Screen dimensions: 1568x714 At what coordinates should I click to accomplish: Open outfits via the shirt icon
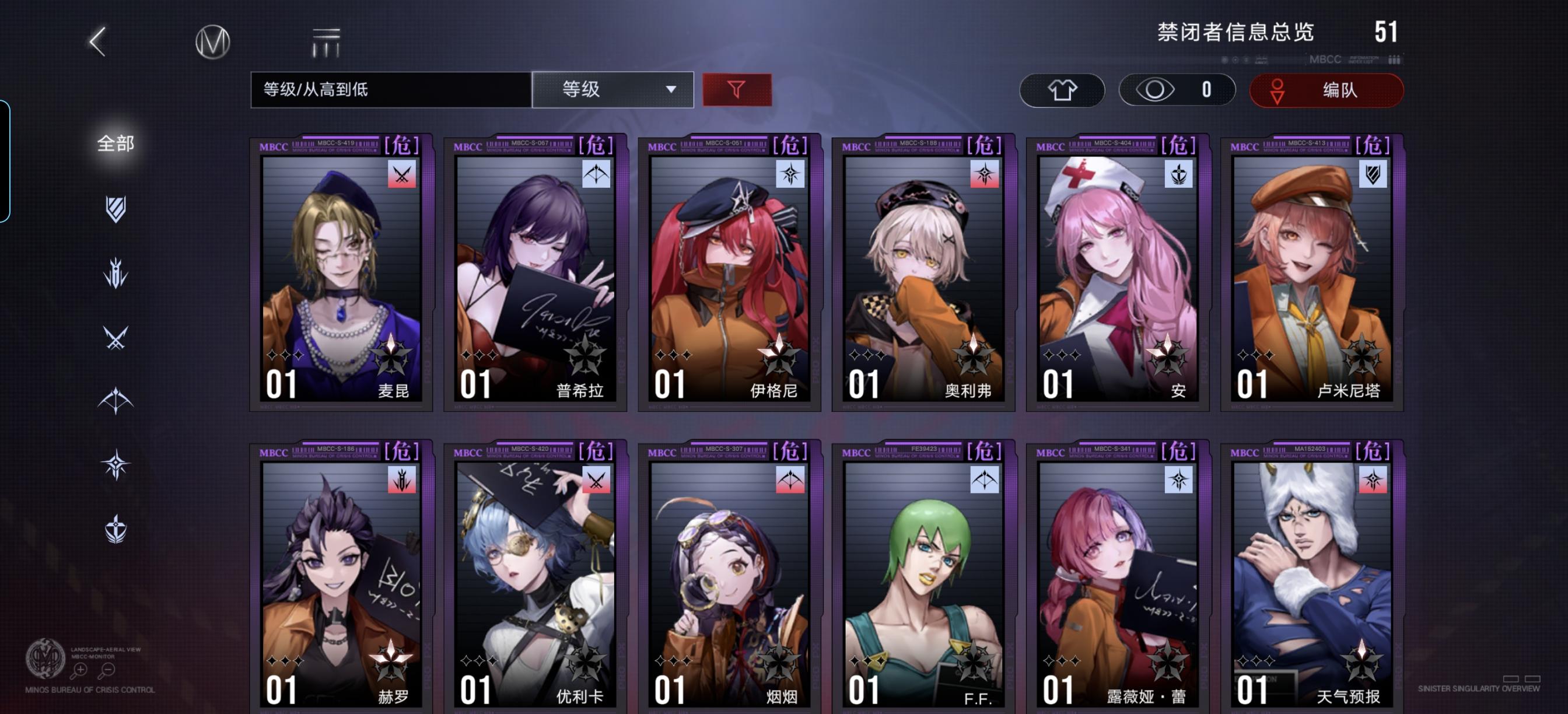1062,89
